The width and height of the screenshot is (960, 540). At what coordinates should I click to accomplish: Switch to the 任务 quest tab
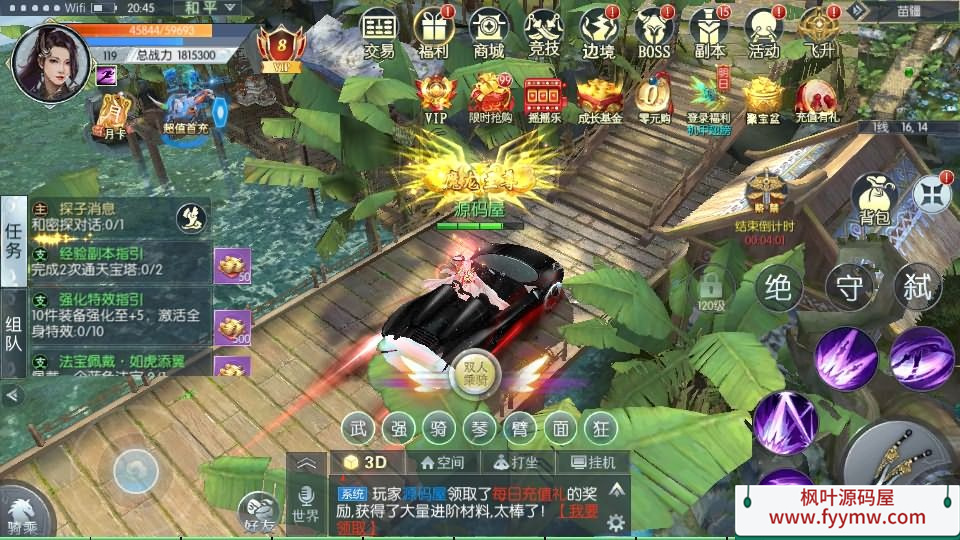[x=13, y=241]
